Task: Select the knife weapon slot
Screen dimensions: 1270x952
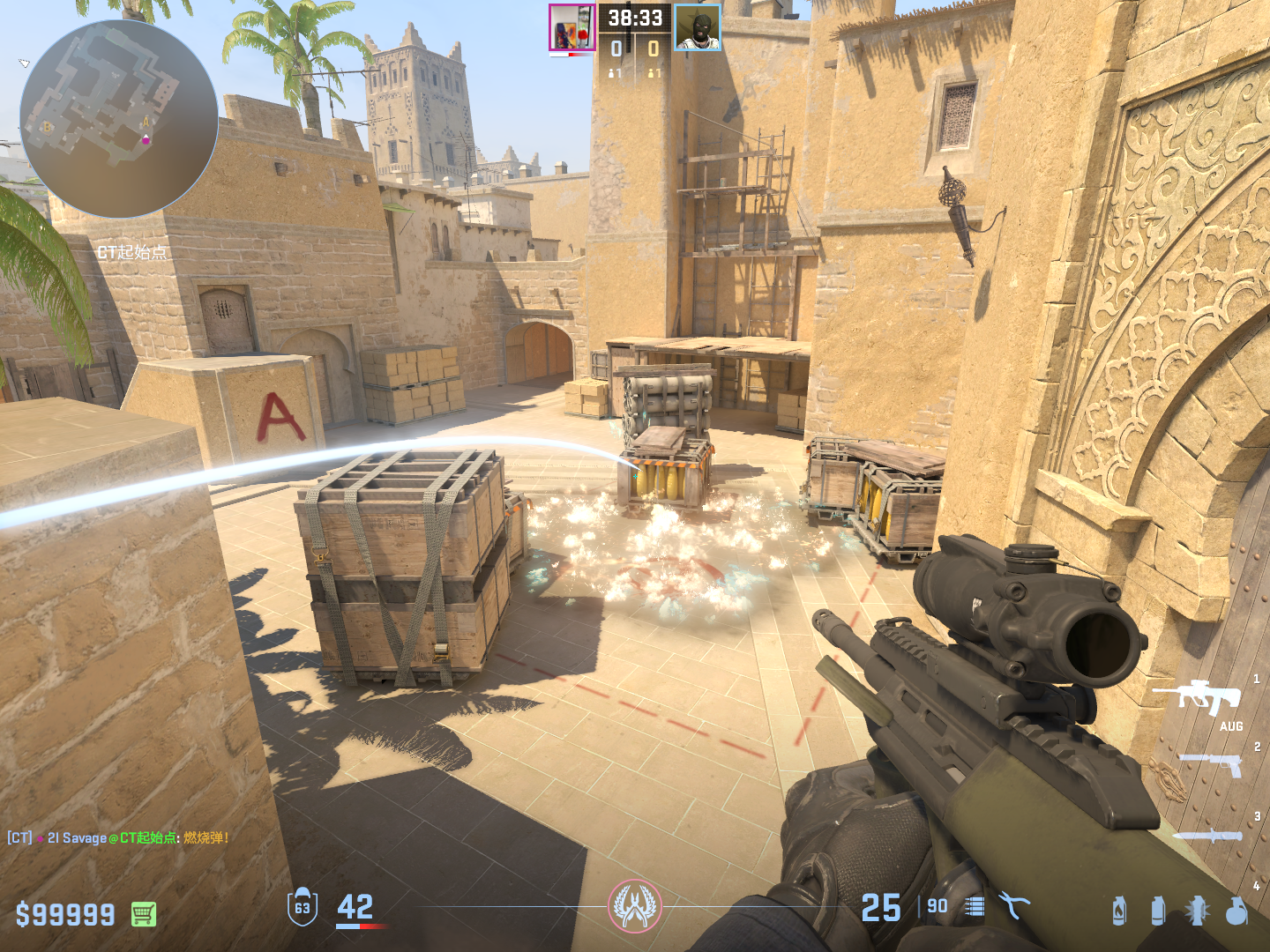Action: (x=1208, y=835)
